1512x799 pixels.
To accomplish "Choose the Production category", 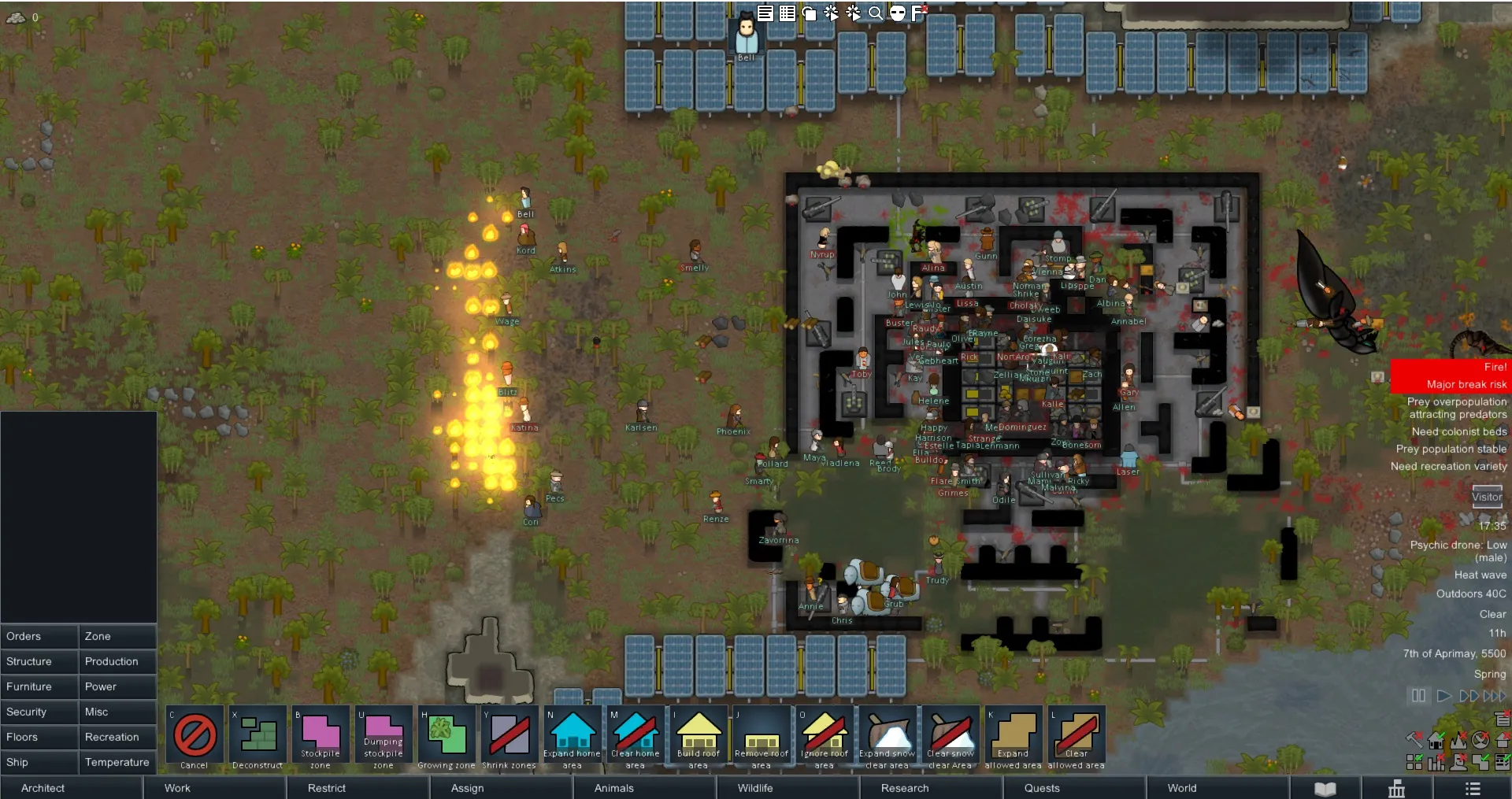I will [117, 661].
